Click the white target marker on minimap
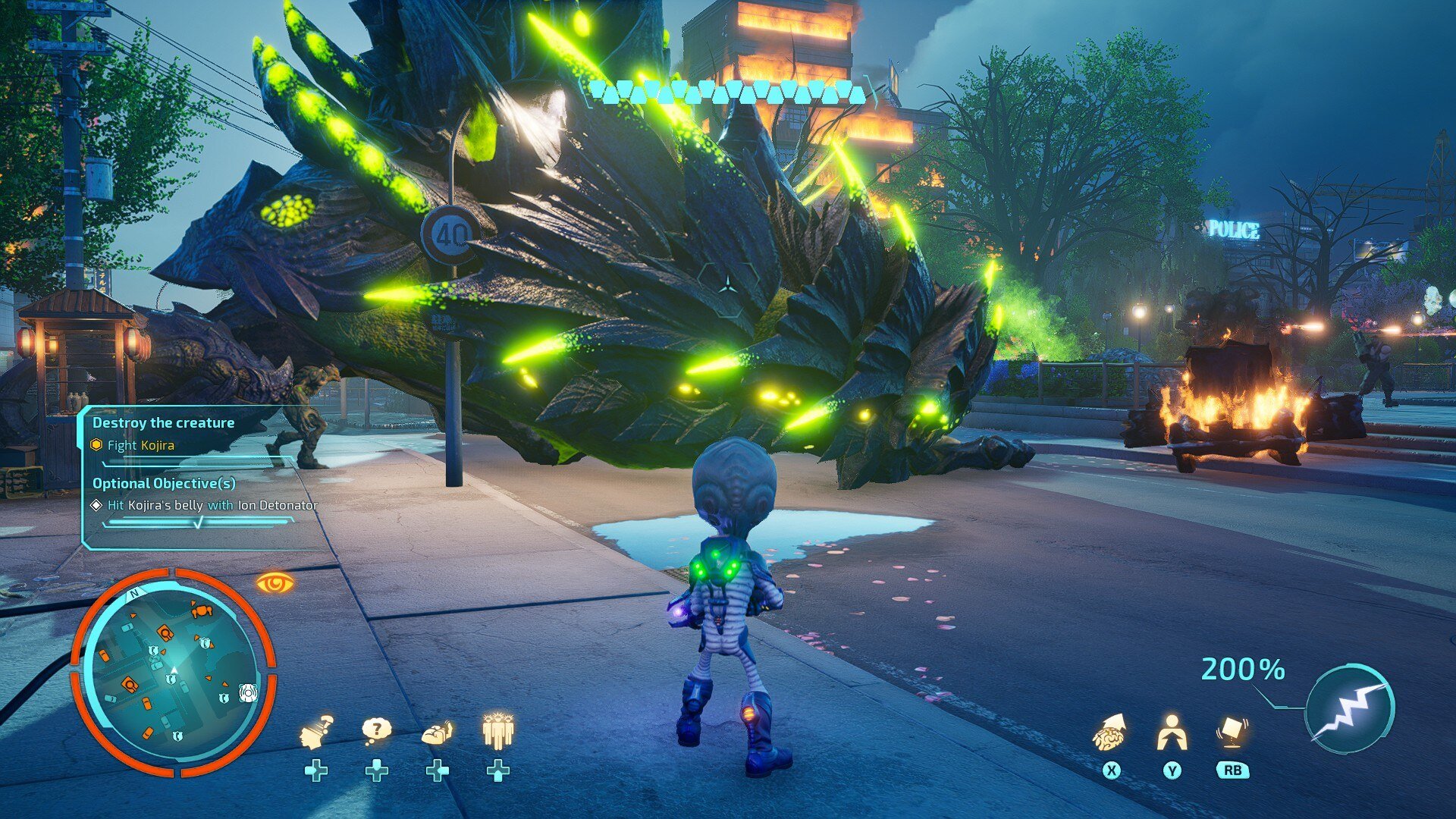This screenshot has height=819, width=1456. (x=248, y=692)
